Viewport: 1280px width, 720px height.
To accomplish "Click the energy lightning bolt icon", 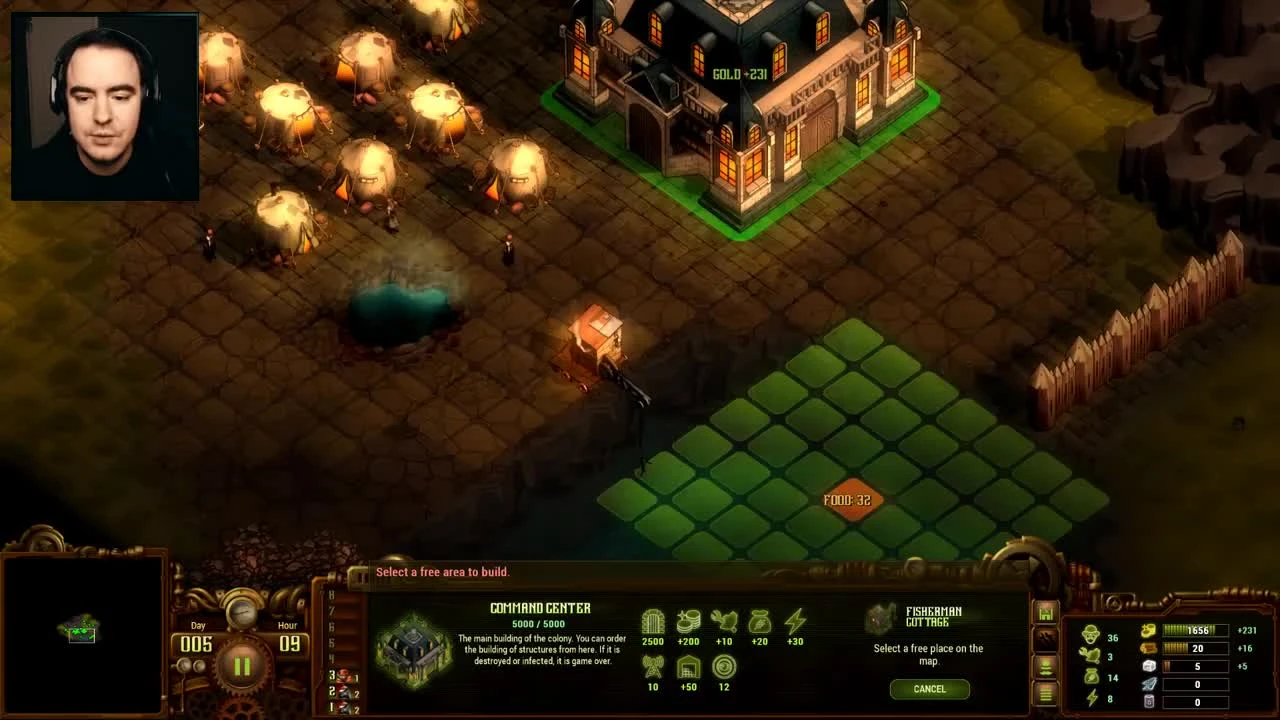I will (x=1091, y=696).
